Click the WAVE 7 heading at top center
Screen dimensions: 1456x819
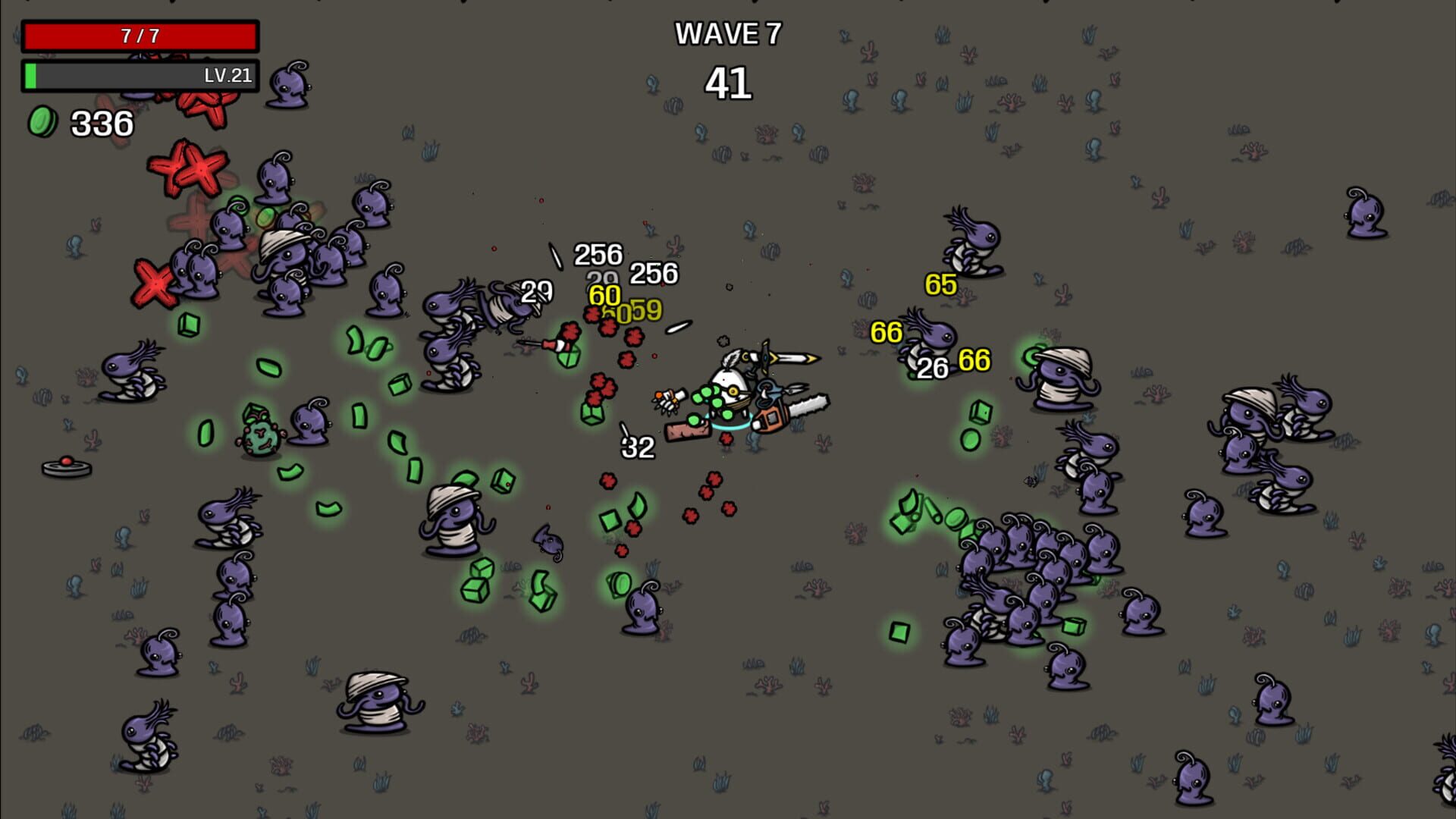[x=729, y=33]
